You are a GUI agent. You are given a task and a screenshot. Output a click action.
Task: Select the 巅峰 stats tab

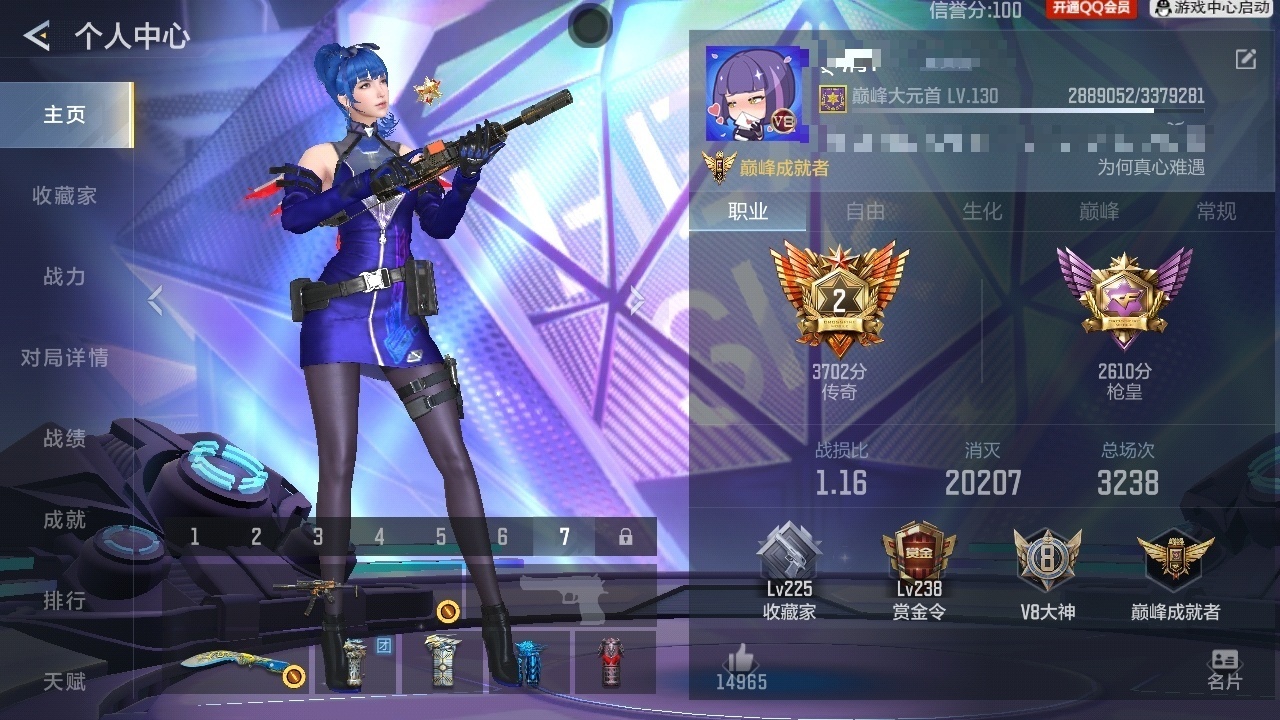coord(1099,212)
